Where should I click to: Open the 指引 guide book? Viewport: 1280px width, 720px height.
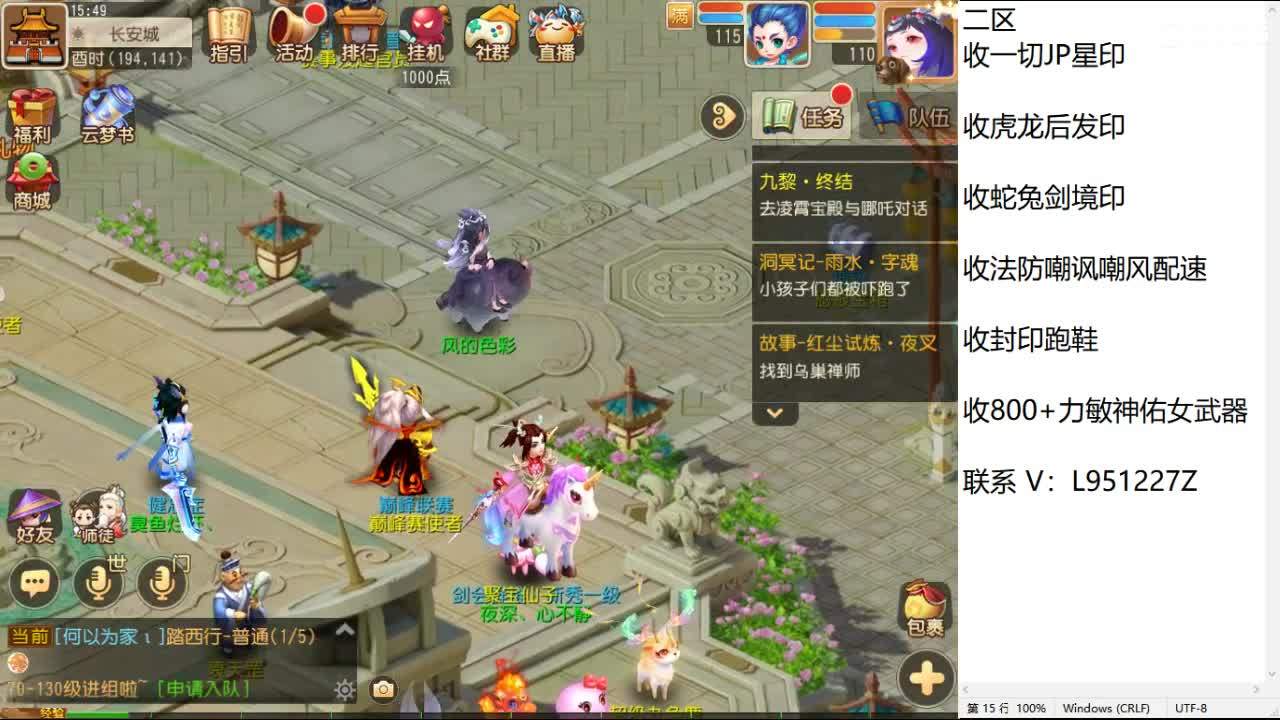point(228,35)
